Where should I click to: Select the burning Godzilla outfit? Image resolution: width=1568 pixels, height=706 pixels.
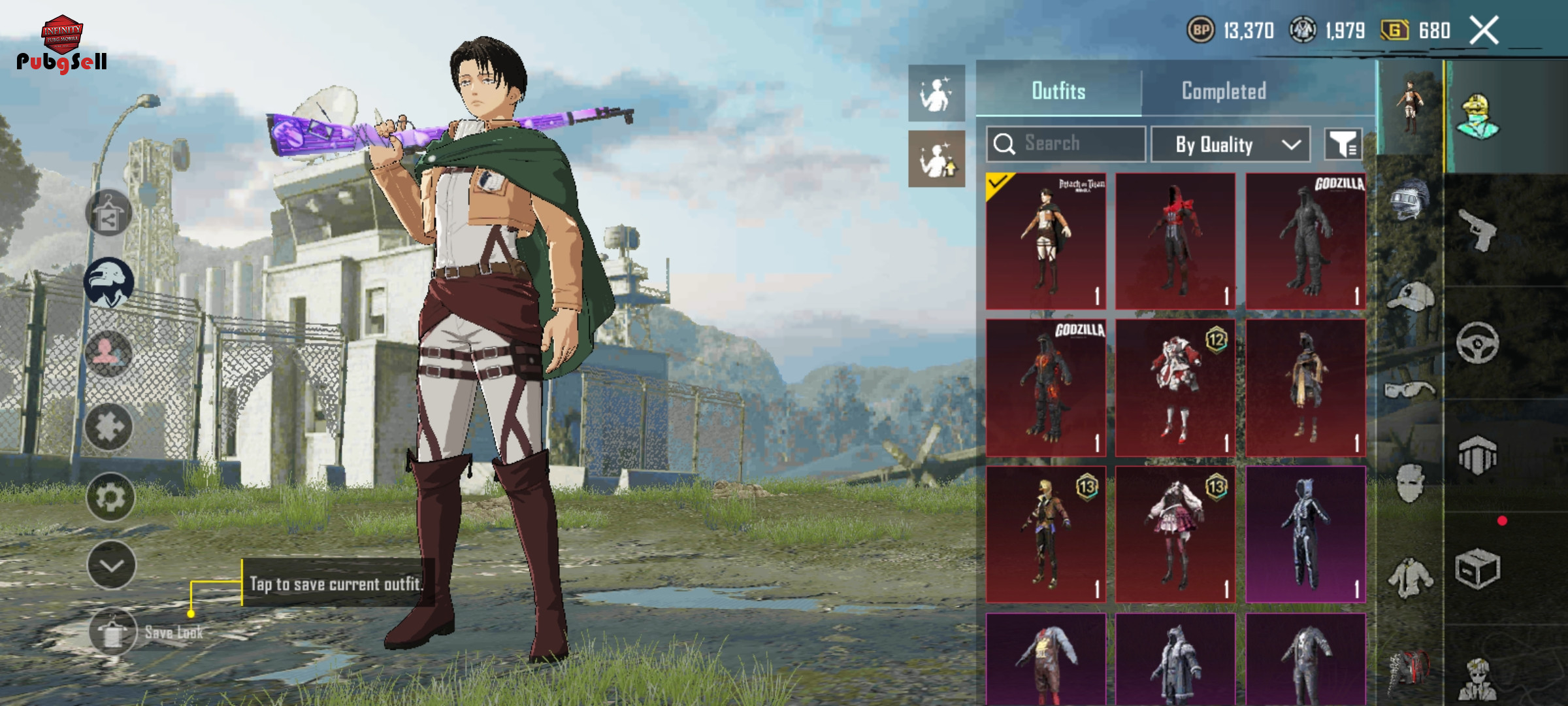tap(1046, 388)
